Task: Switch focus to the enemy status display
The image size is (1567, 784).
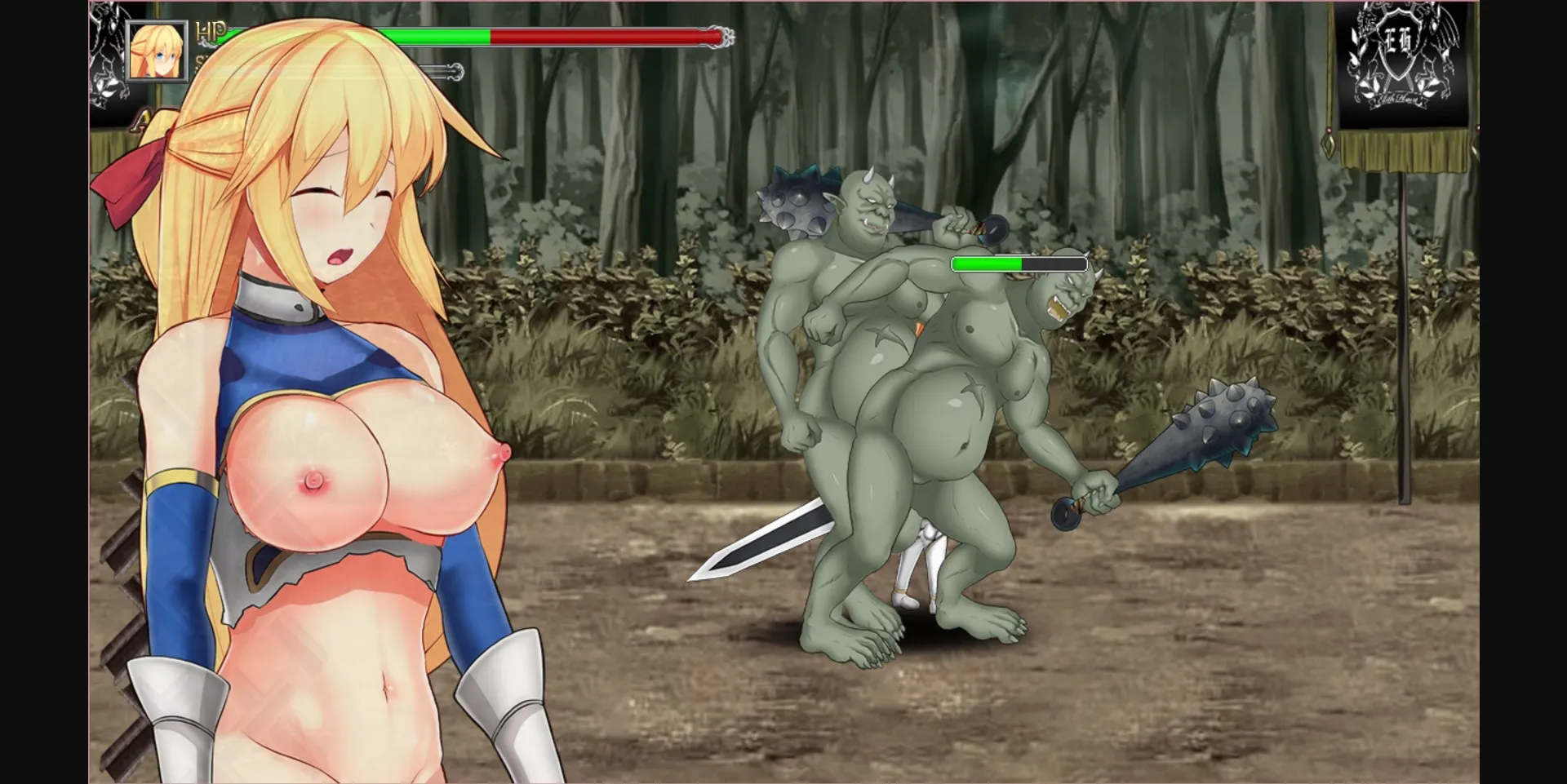Action: [x=1019, y=264]
